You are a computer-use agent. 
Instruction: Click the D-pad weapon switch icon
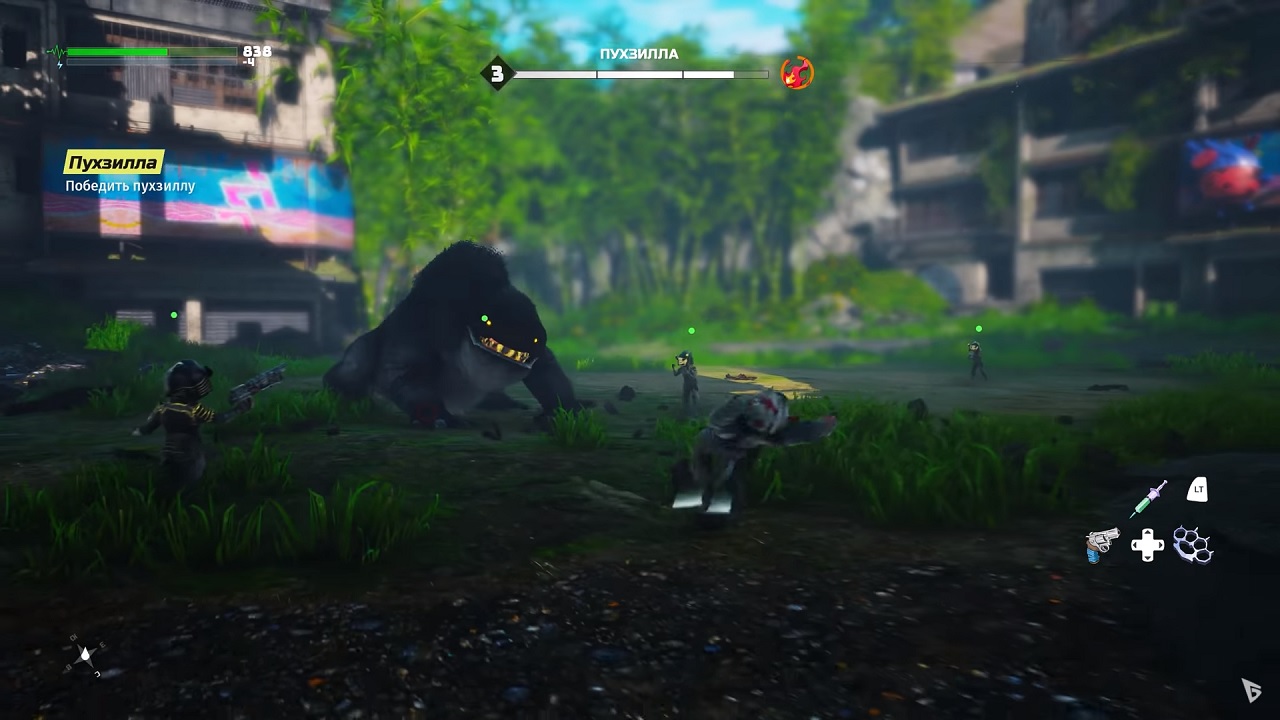point(1150,545)
